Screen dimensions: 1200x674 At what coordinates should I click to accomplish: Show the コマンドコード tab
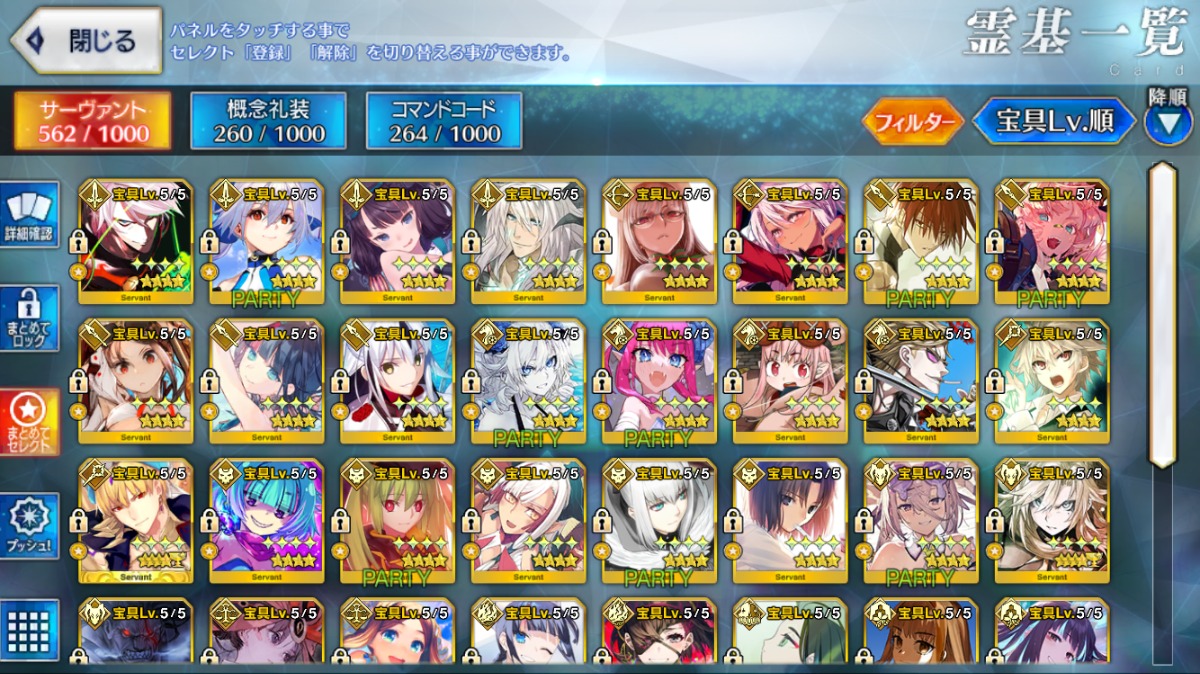click(444, 121)
